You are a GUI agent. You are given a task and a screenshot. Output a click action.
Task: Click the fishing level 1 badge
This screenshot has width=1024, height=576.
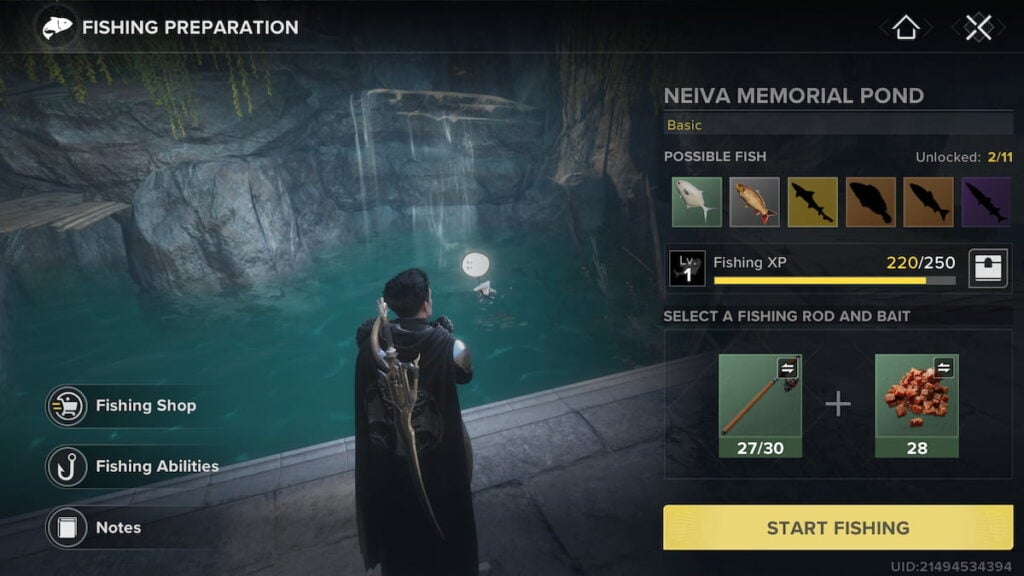pyautogui.click(x=687, y=268)
